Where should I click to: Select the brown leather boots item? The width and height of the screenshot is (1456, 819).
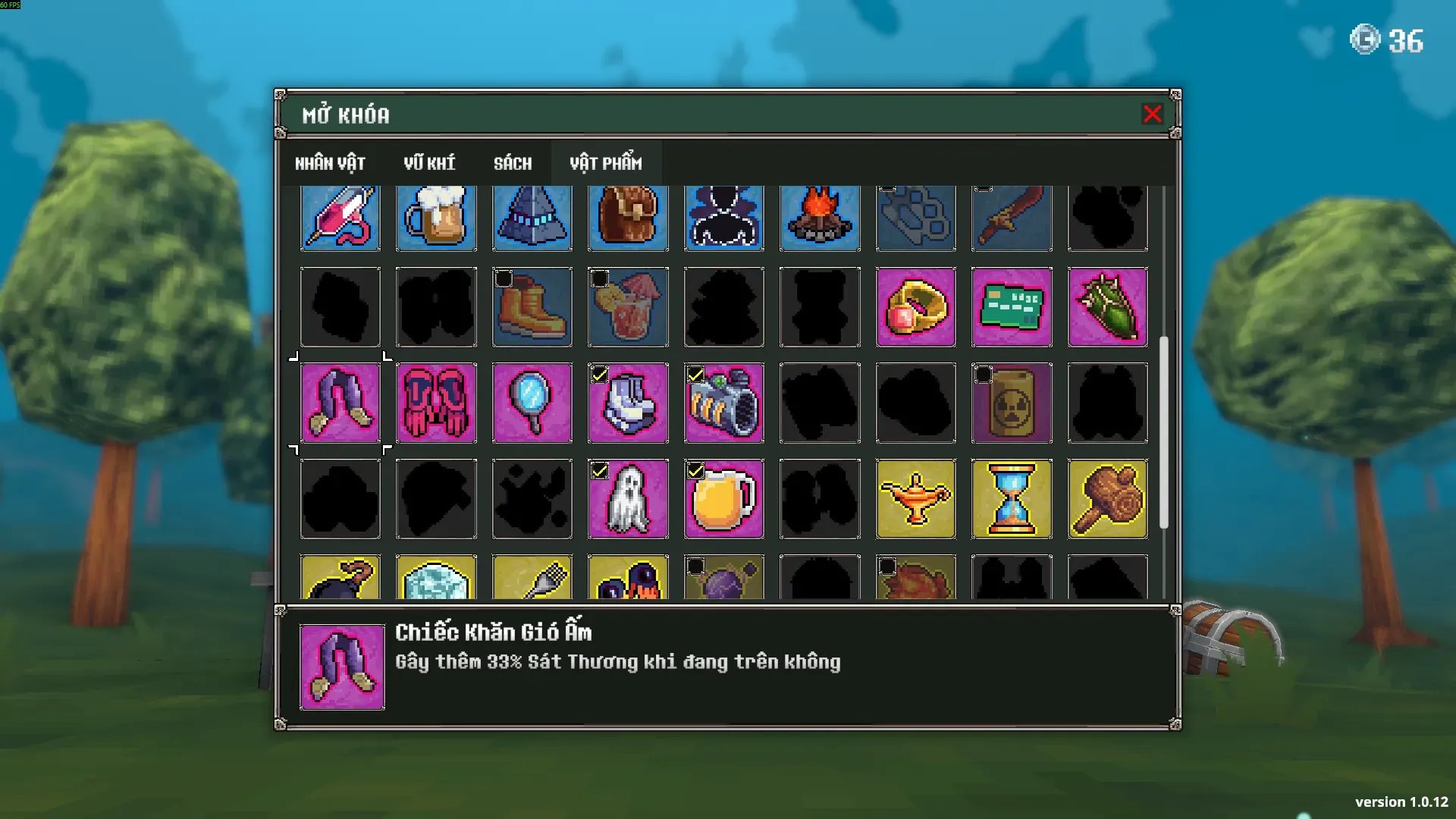pyautogui.click(x=532, y=307)
